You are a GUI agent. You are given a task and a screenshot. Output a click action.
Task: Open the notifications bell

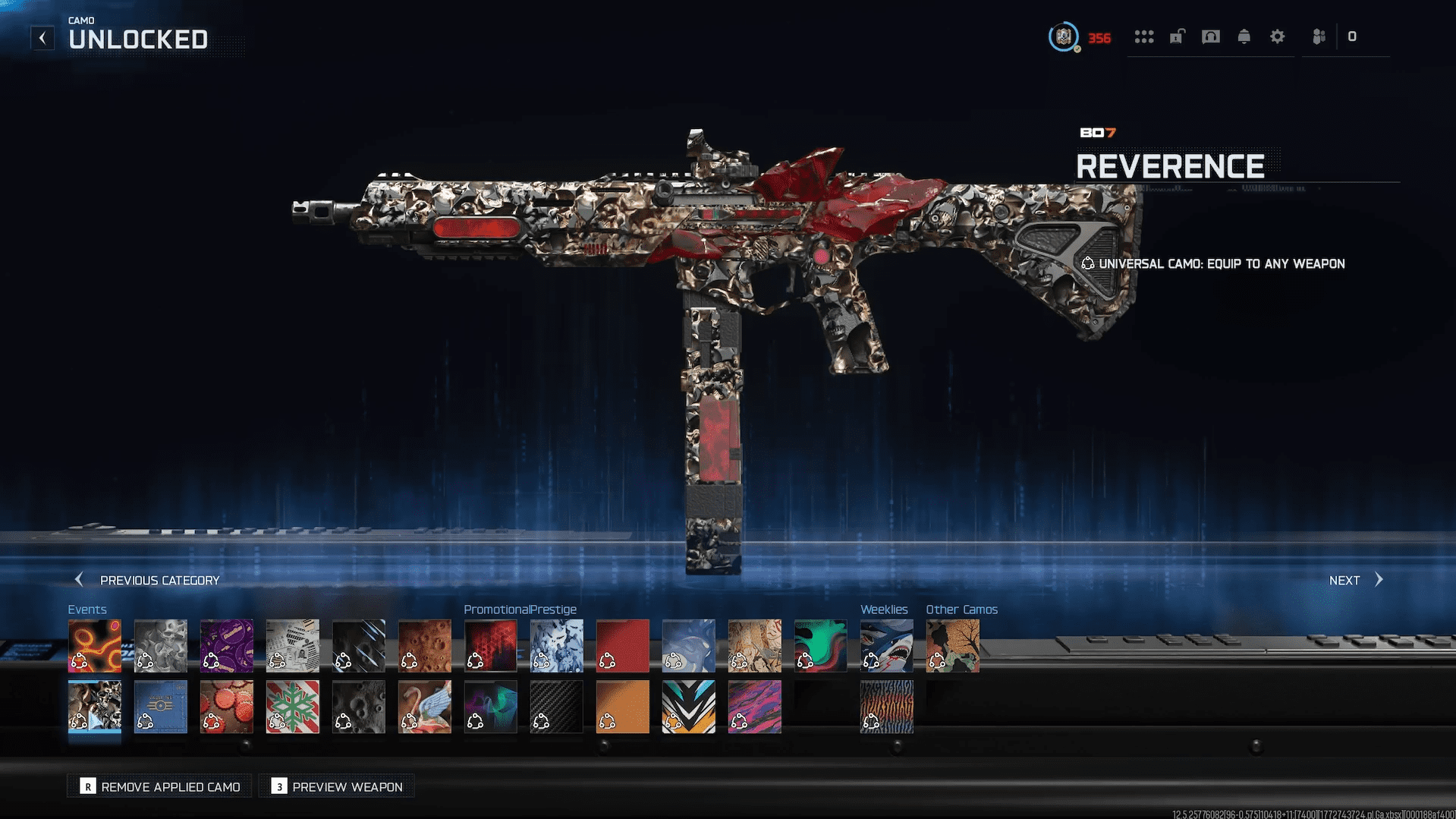(1244, 36)
